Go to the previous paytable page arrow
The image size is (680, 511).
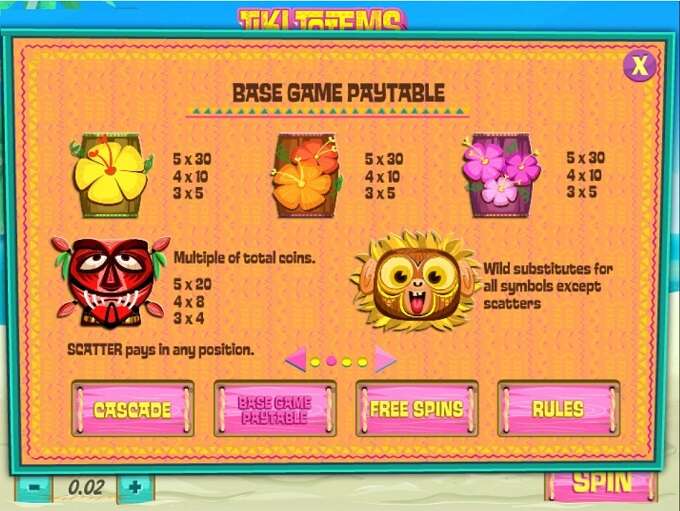click(295, 359)
